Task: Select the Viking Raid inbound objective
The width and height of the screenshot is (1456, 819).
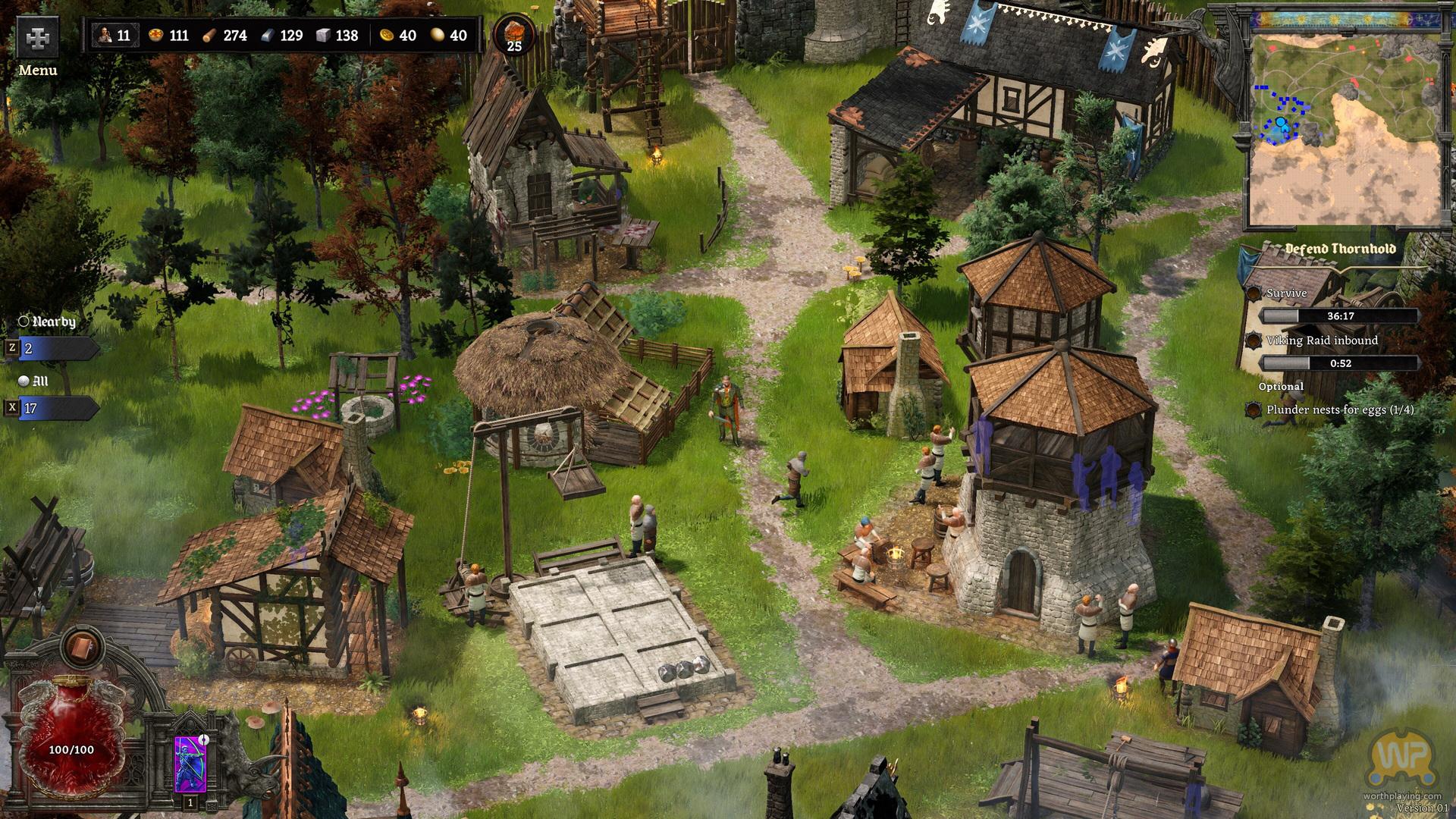Action: click(x=1322, y=340)
